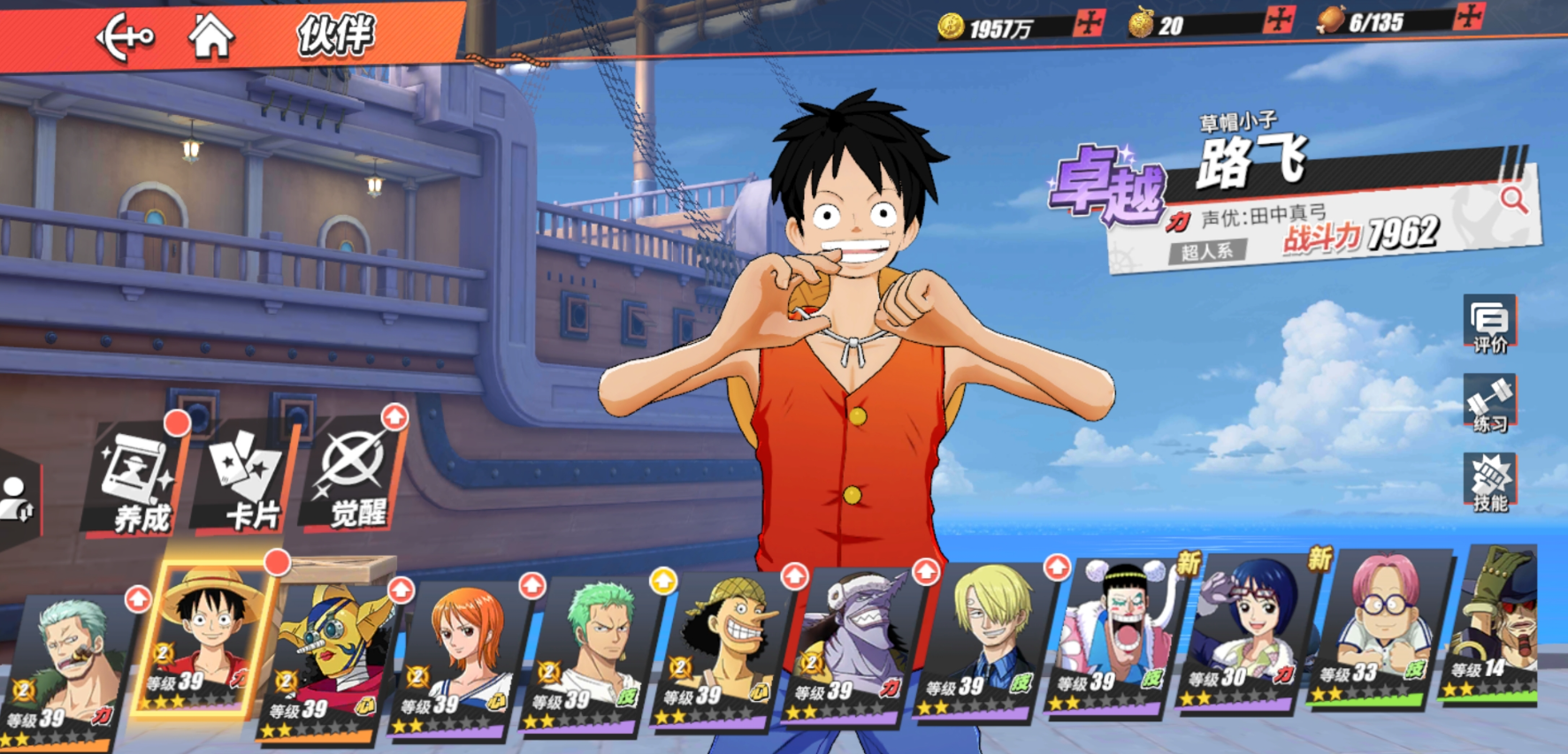Open the 评价 reviews panel
The width and height of the screenshot is (1568, 754).
click(1489, 324)
